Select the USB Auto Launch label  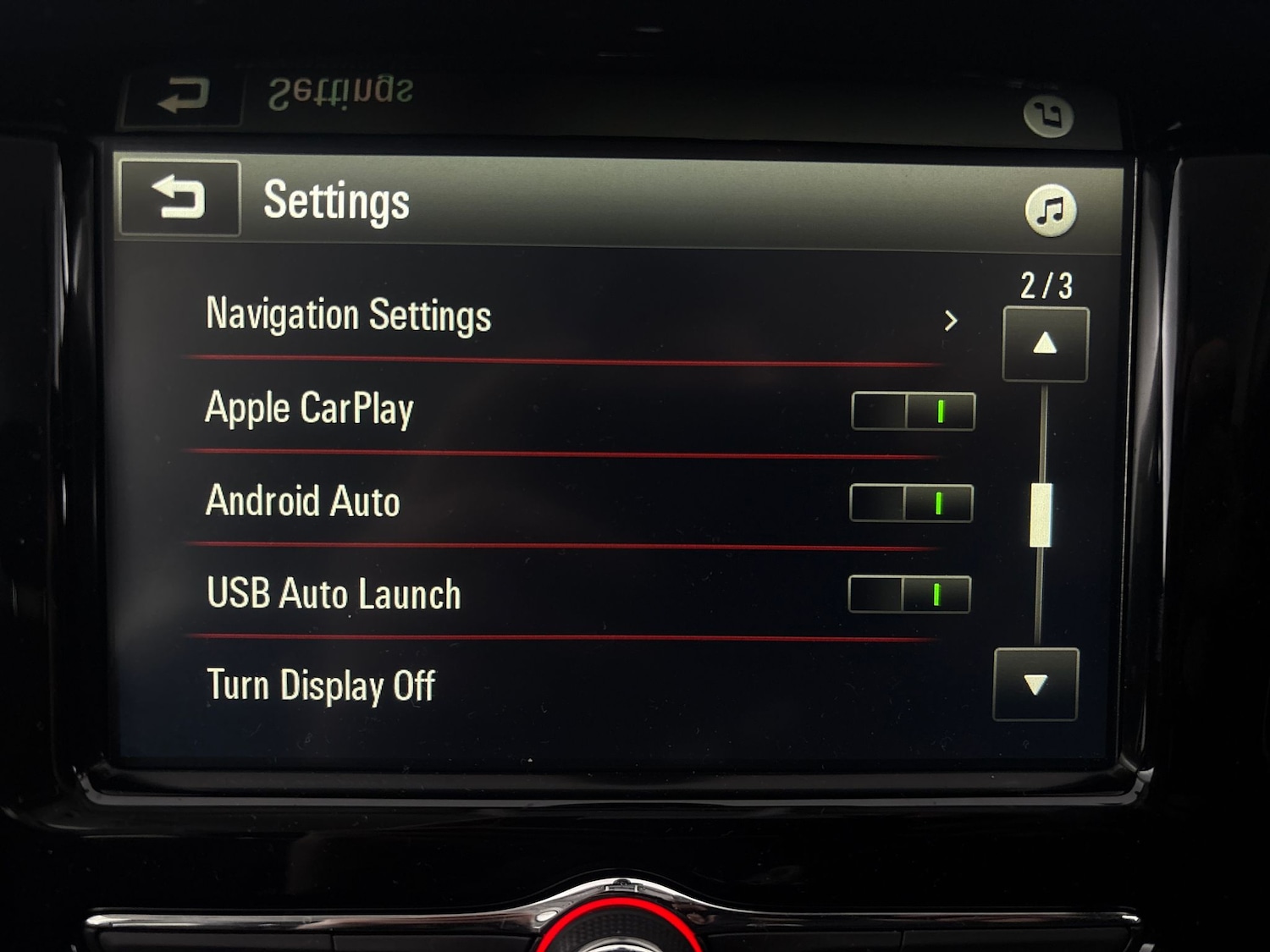333,593
